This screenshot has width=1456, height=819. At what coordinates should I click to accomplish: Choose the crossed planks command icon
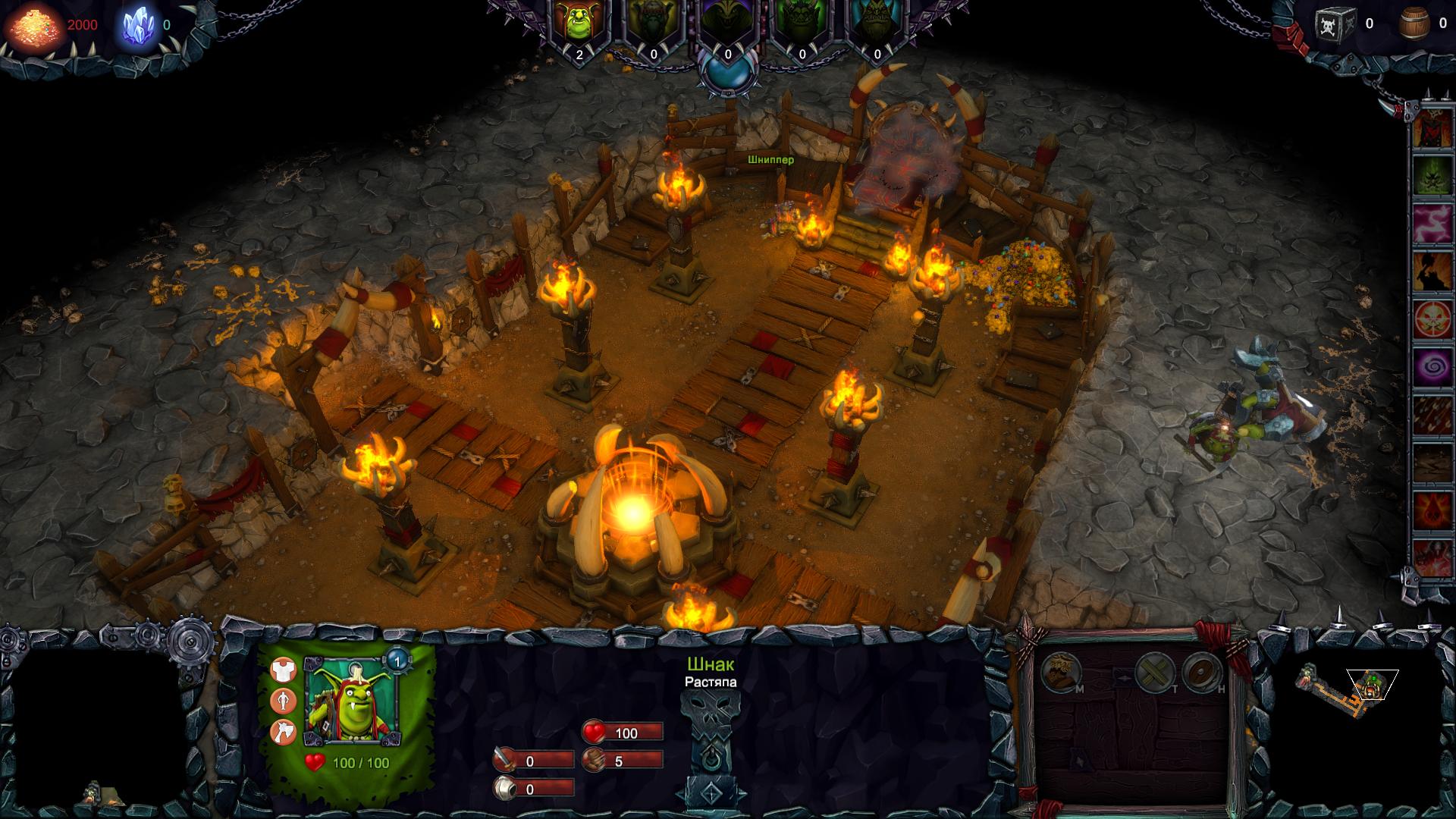[x=1155, y=671]
